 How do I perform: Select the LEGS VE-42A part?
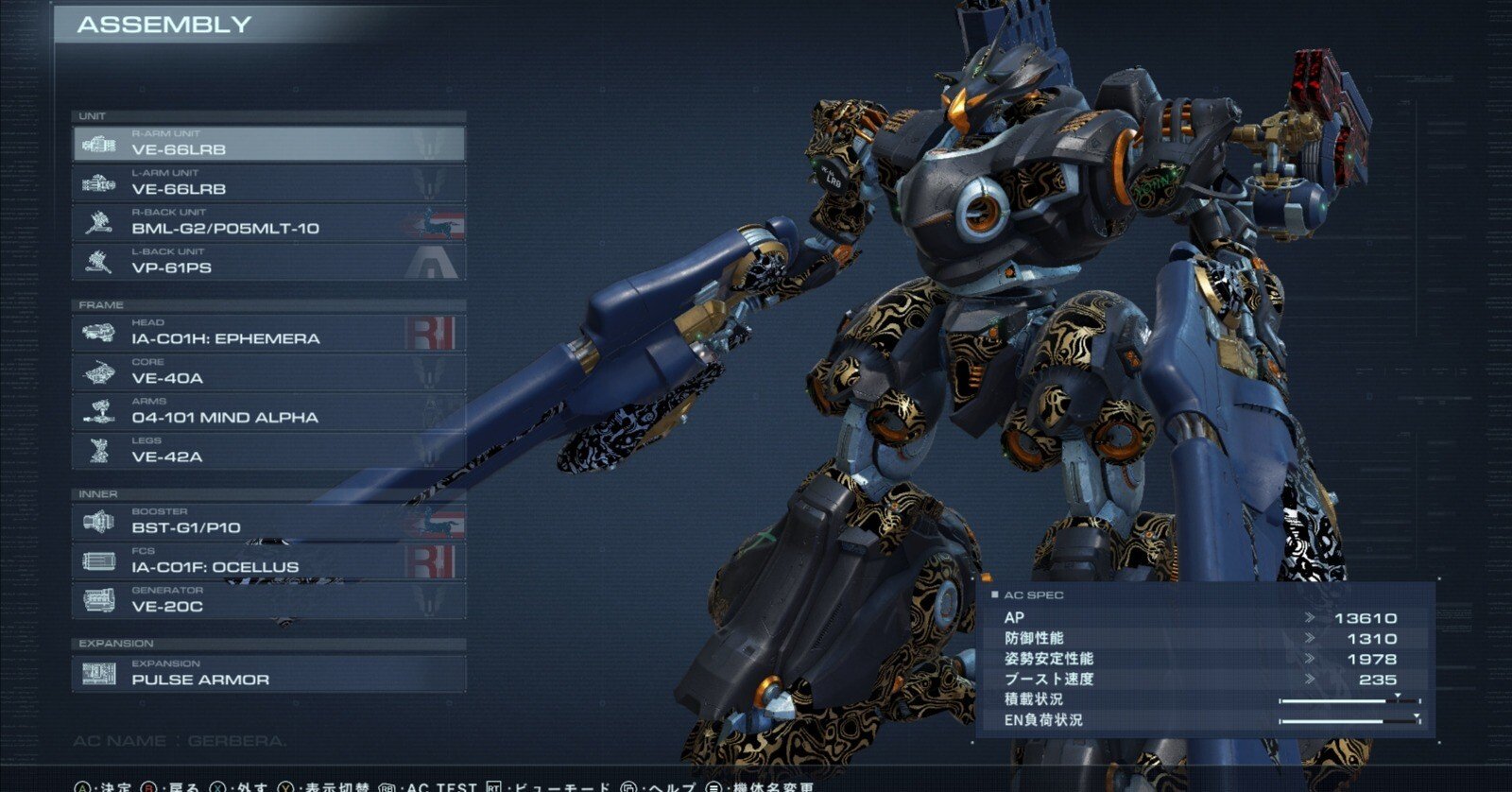point(268,451)
